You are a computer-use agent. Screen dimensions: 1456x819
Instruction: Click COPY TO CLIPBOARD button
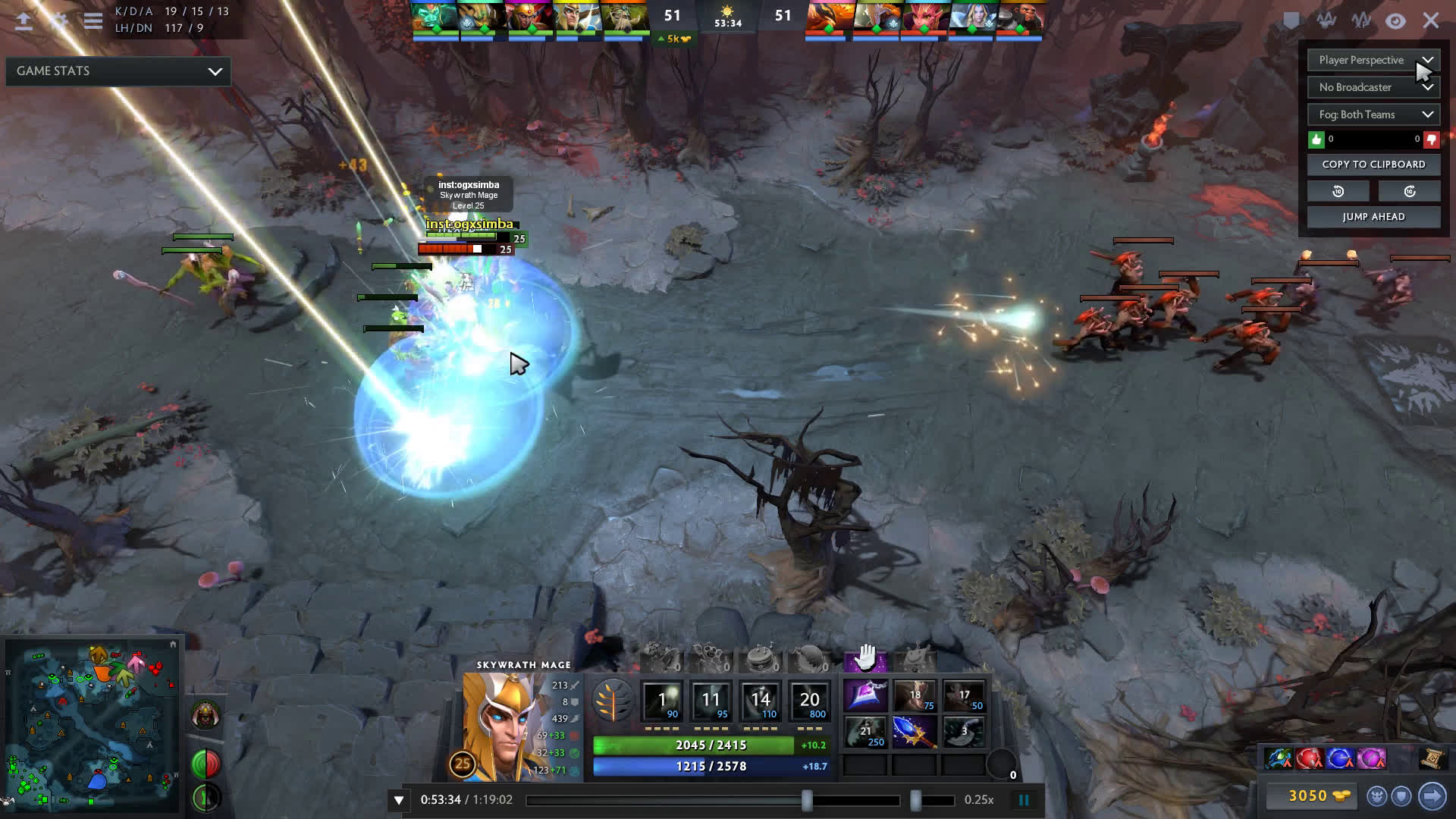pos(1373,165)
